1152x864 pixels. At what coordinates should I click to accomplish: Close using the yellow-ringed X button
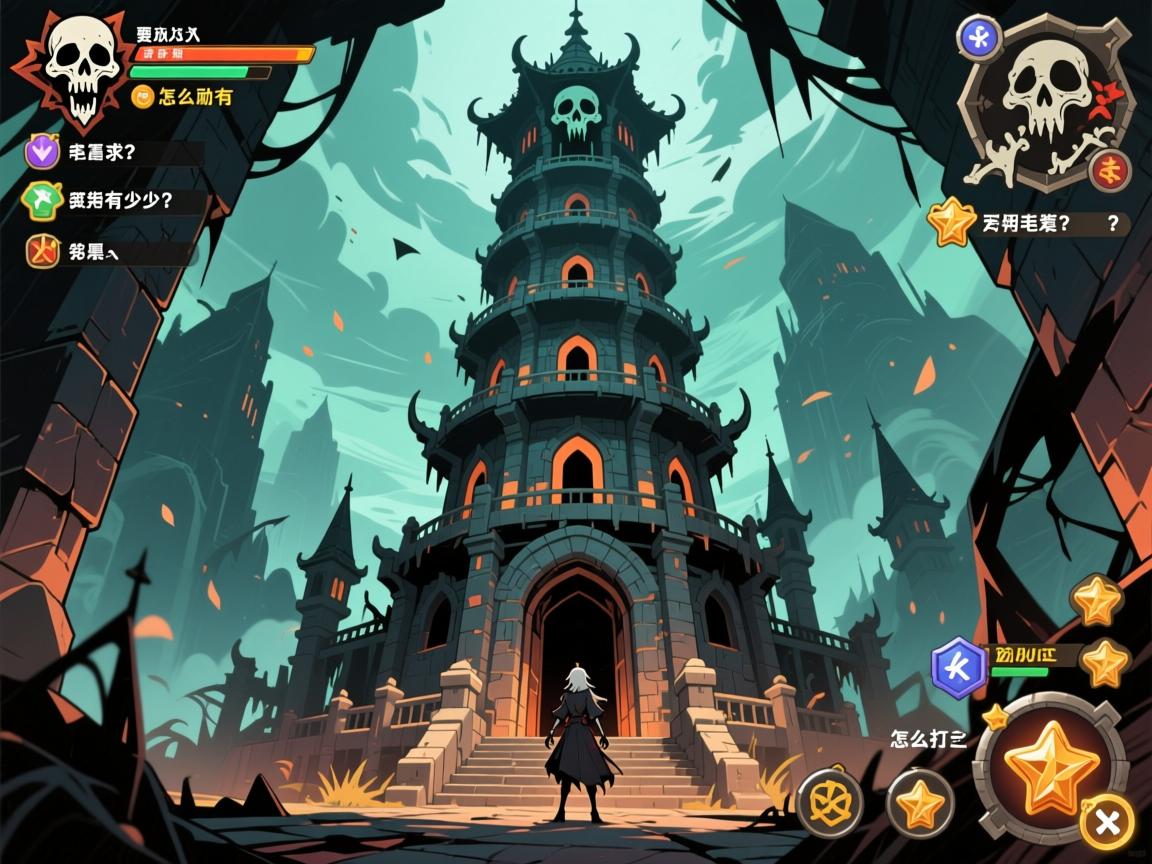tap(1107, 822)
